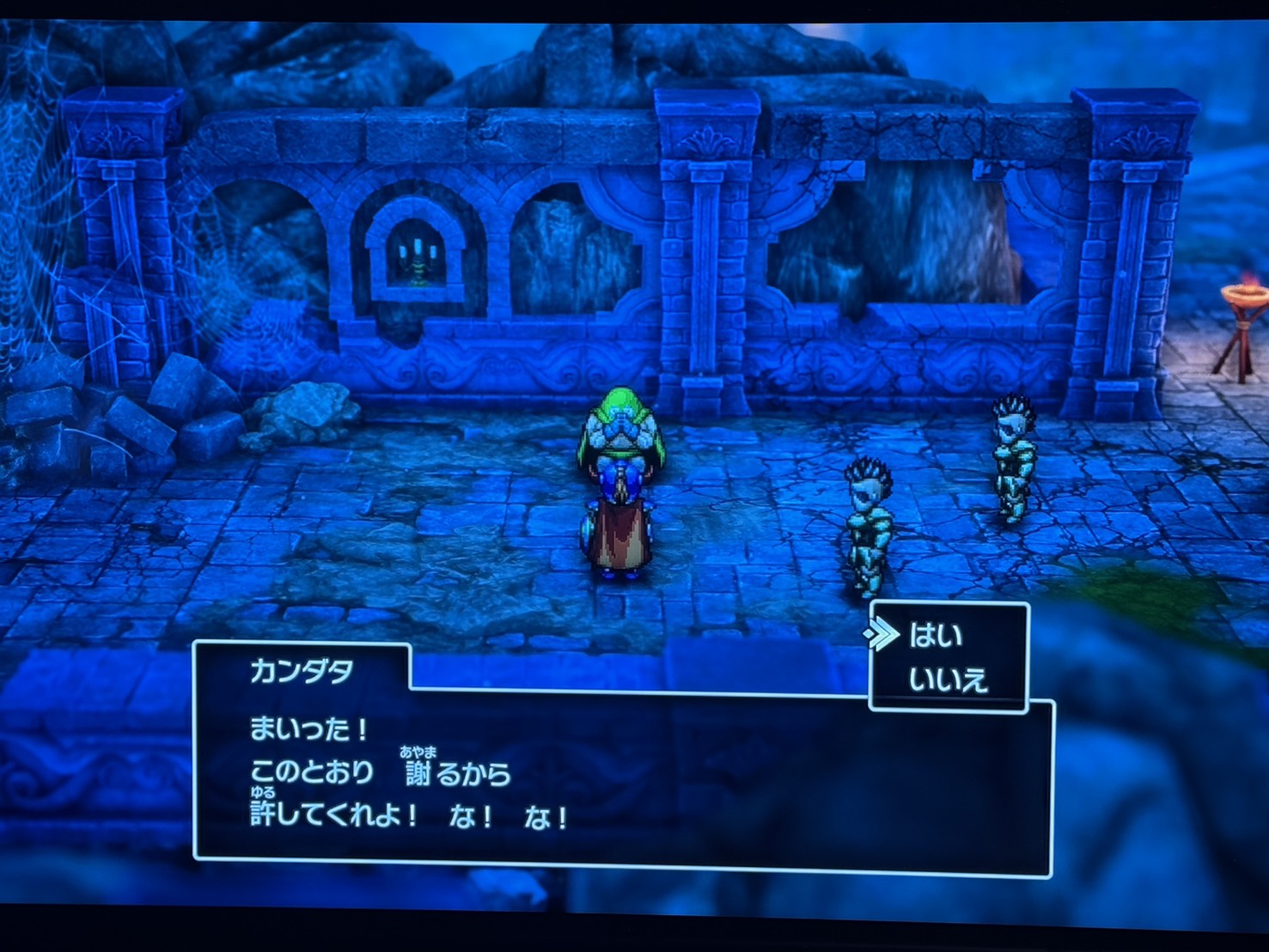Select the いいえ reply option
Viewport: 1269px width, 952px height.
point(948,680)
